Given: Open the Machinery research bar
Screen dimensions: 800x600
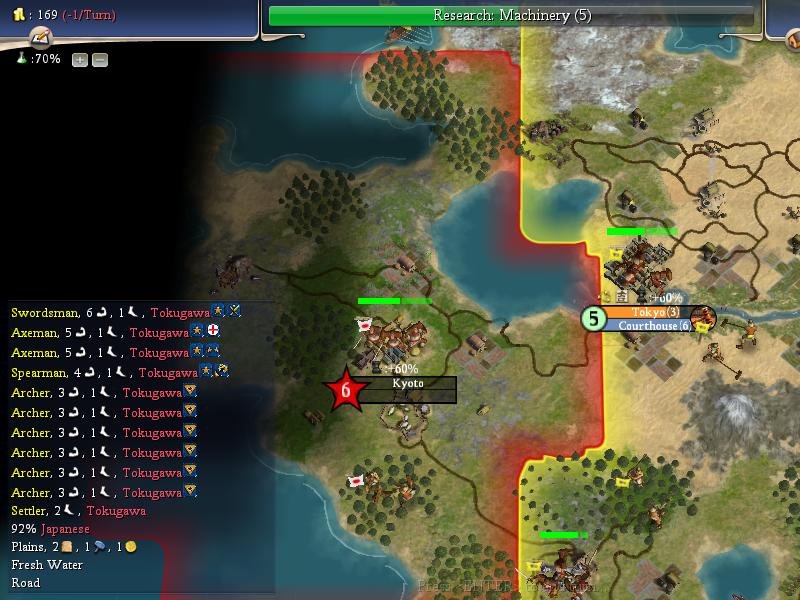Looking at the screenshot, I should tap(511, 16).
